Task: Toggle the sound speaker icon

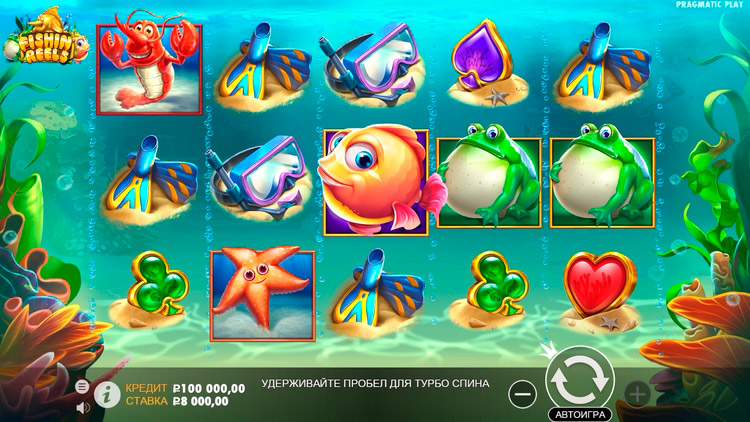Action: click(82, 406)
